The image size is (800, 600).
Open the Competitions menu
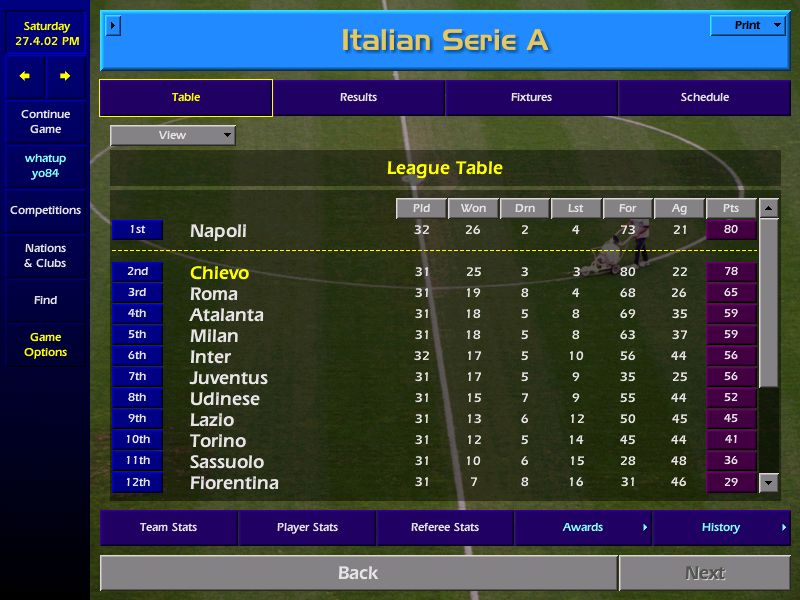point(45,211)
